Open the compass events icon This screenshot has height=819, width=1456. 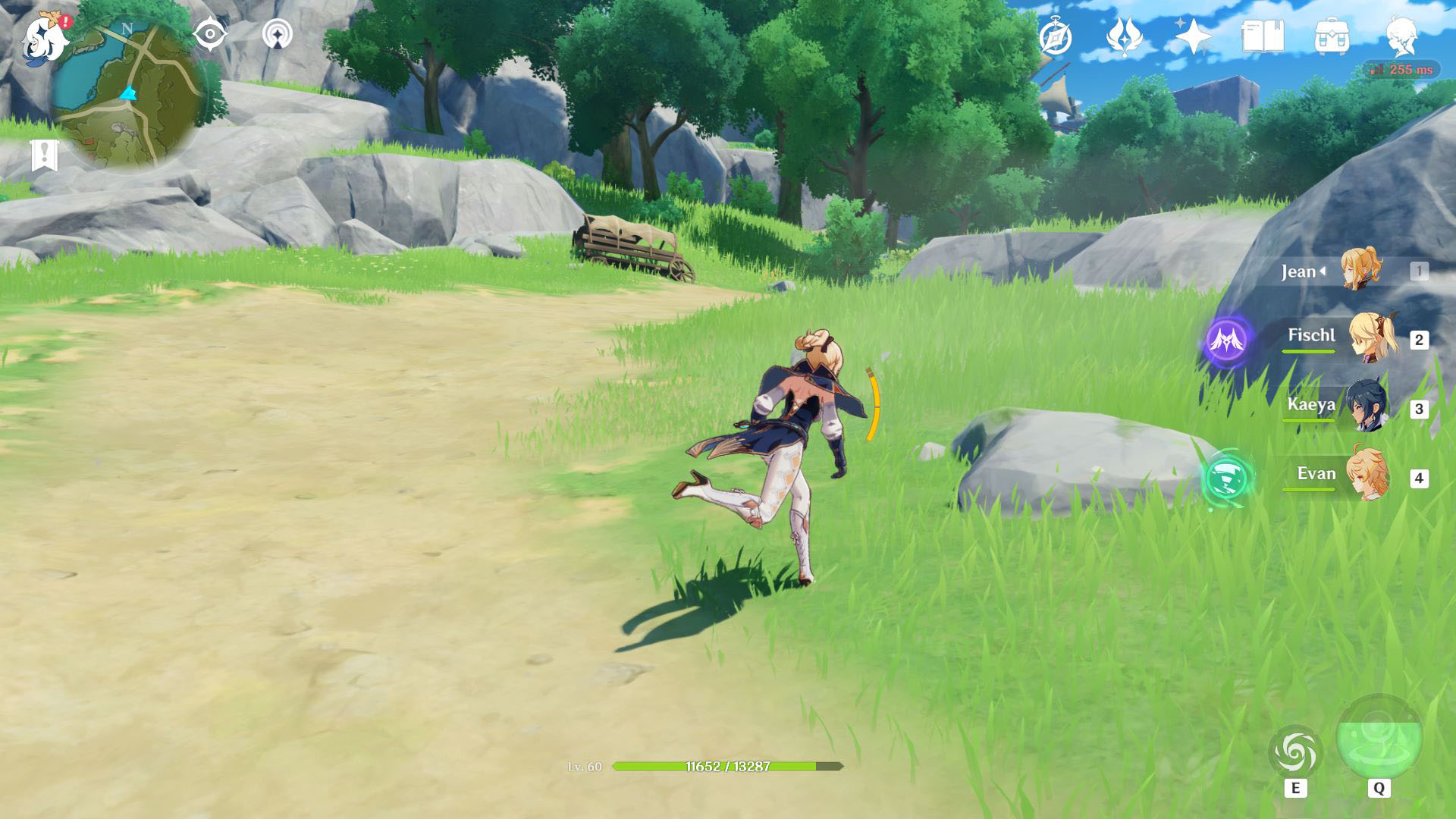(x=1056, y=37)
